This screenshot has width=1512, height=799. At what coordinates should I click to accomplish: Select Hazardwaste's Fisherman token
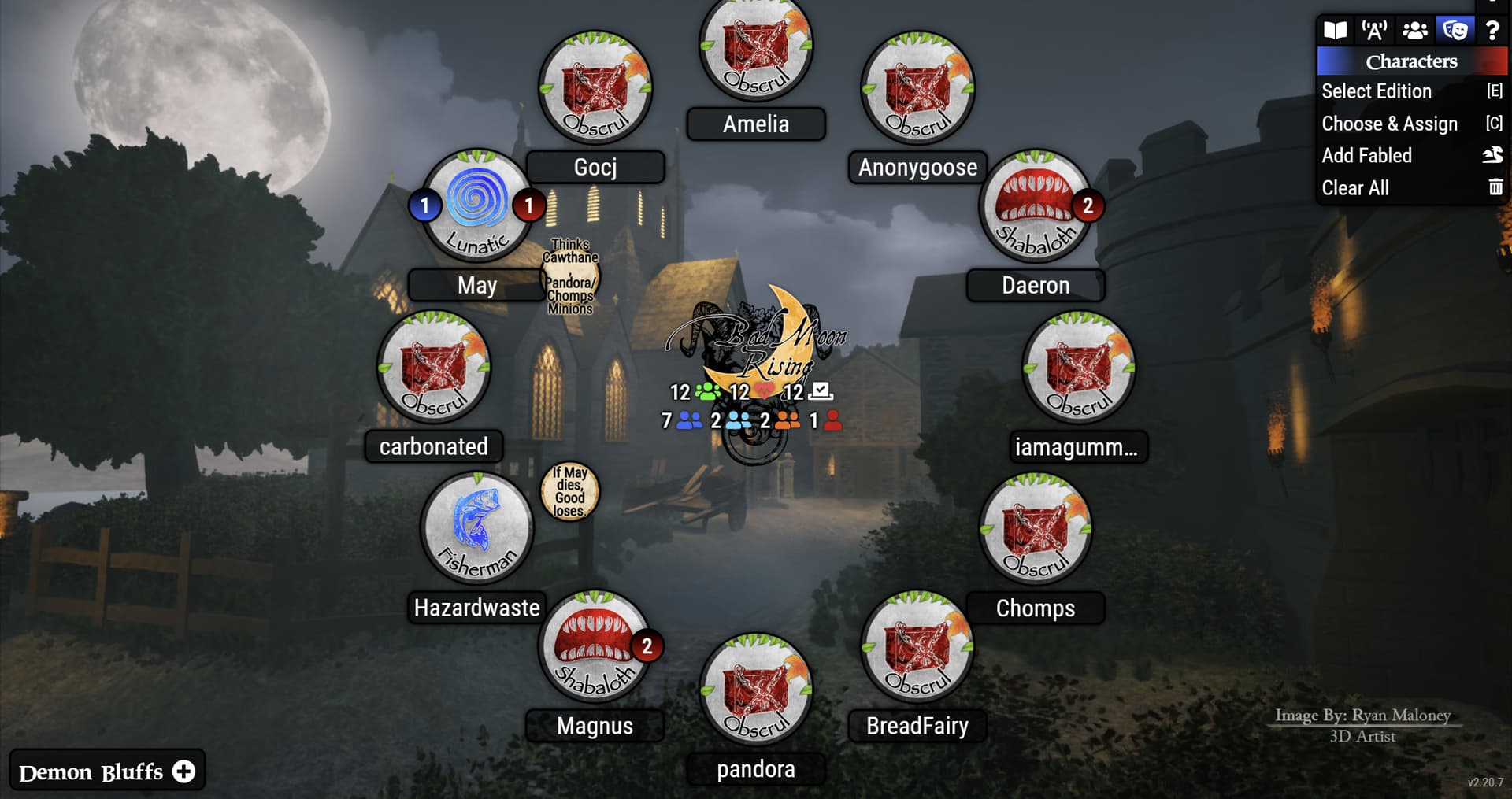(477, 529)
